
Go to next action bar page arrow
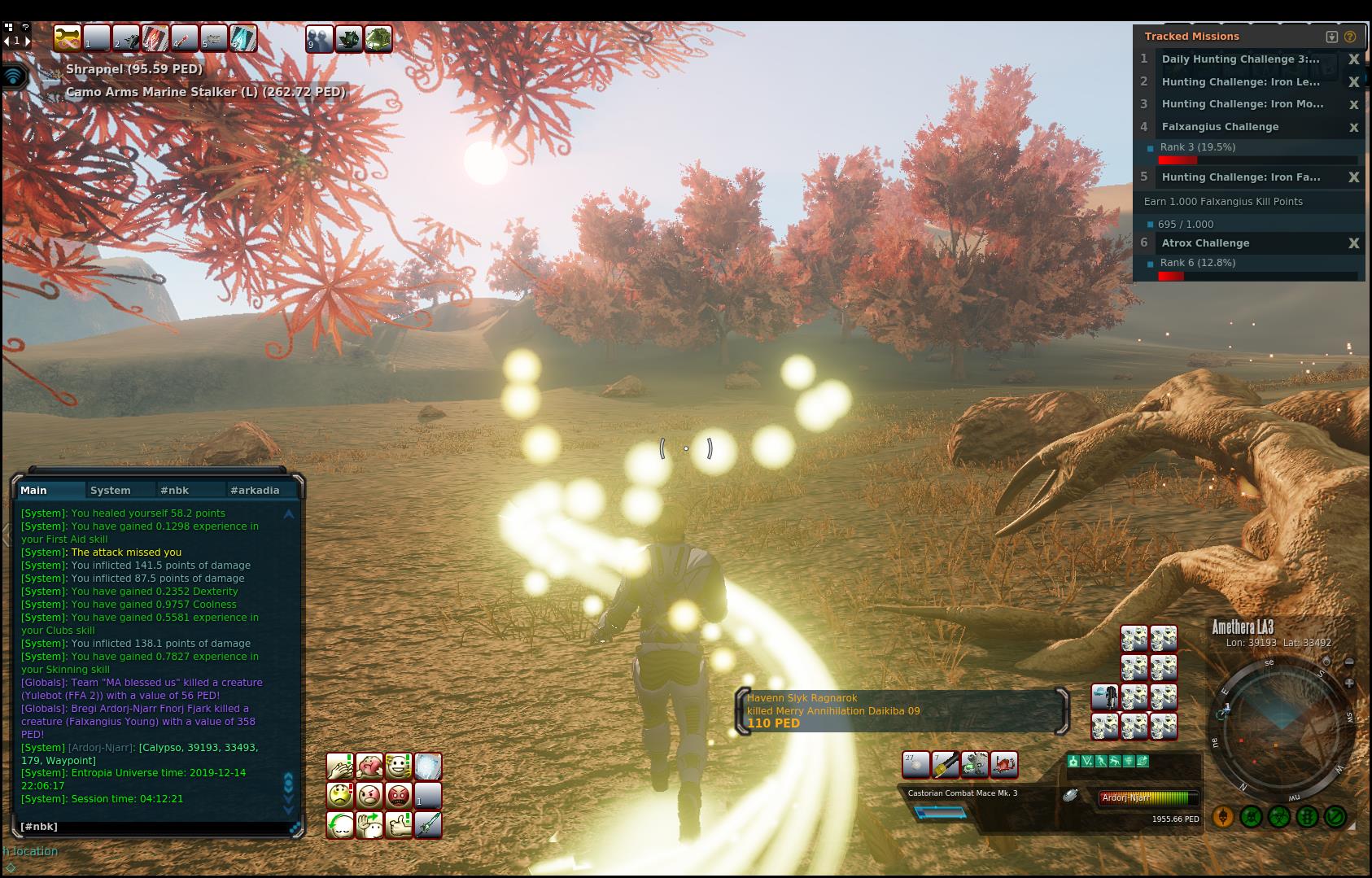[28, 40]
